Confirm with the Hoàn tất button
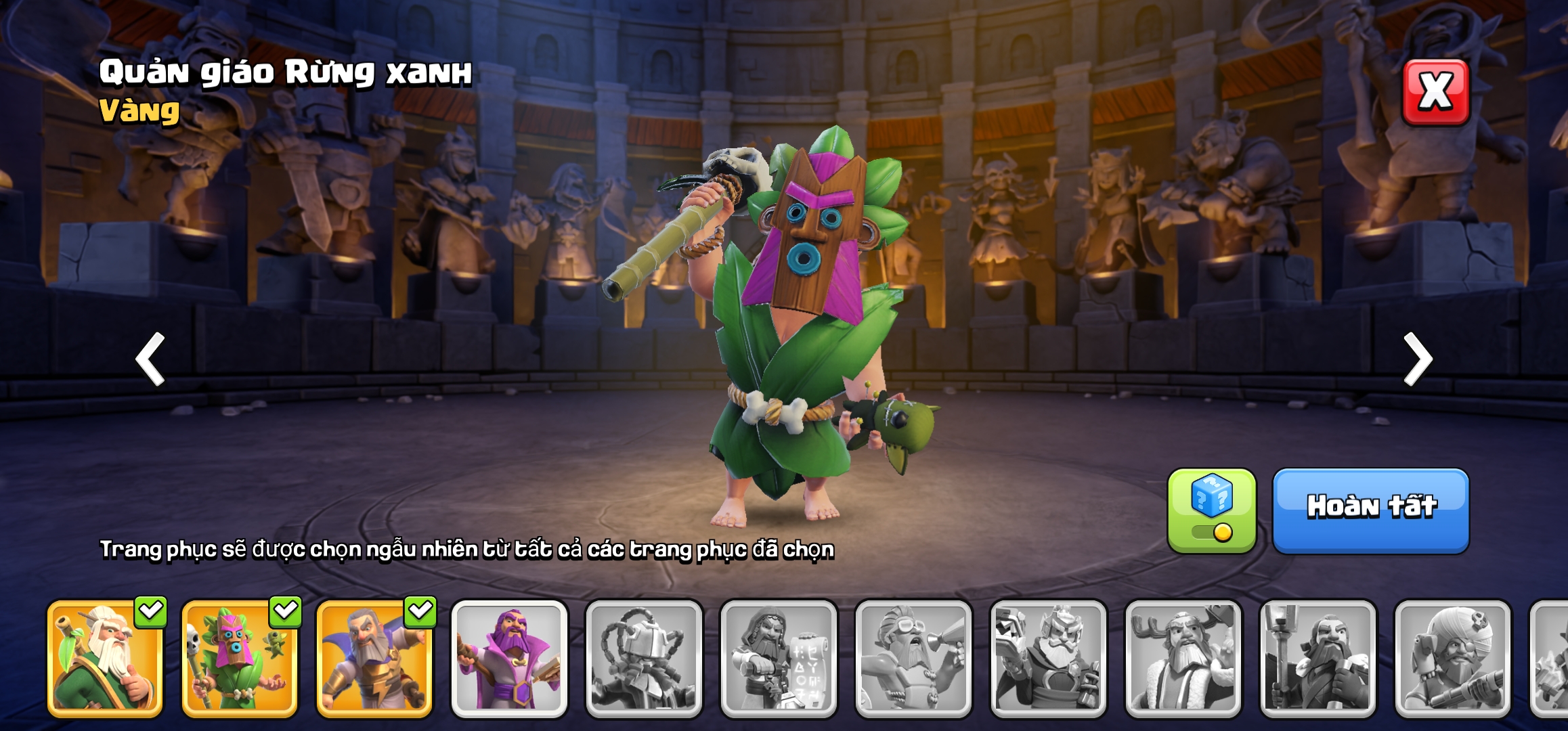Screen dimensions: 1568x731 [1371, 510]
